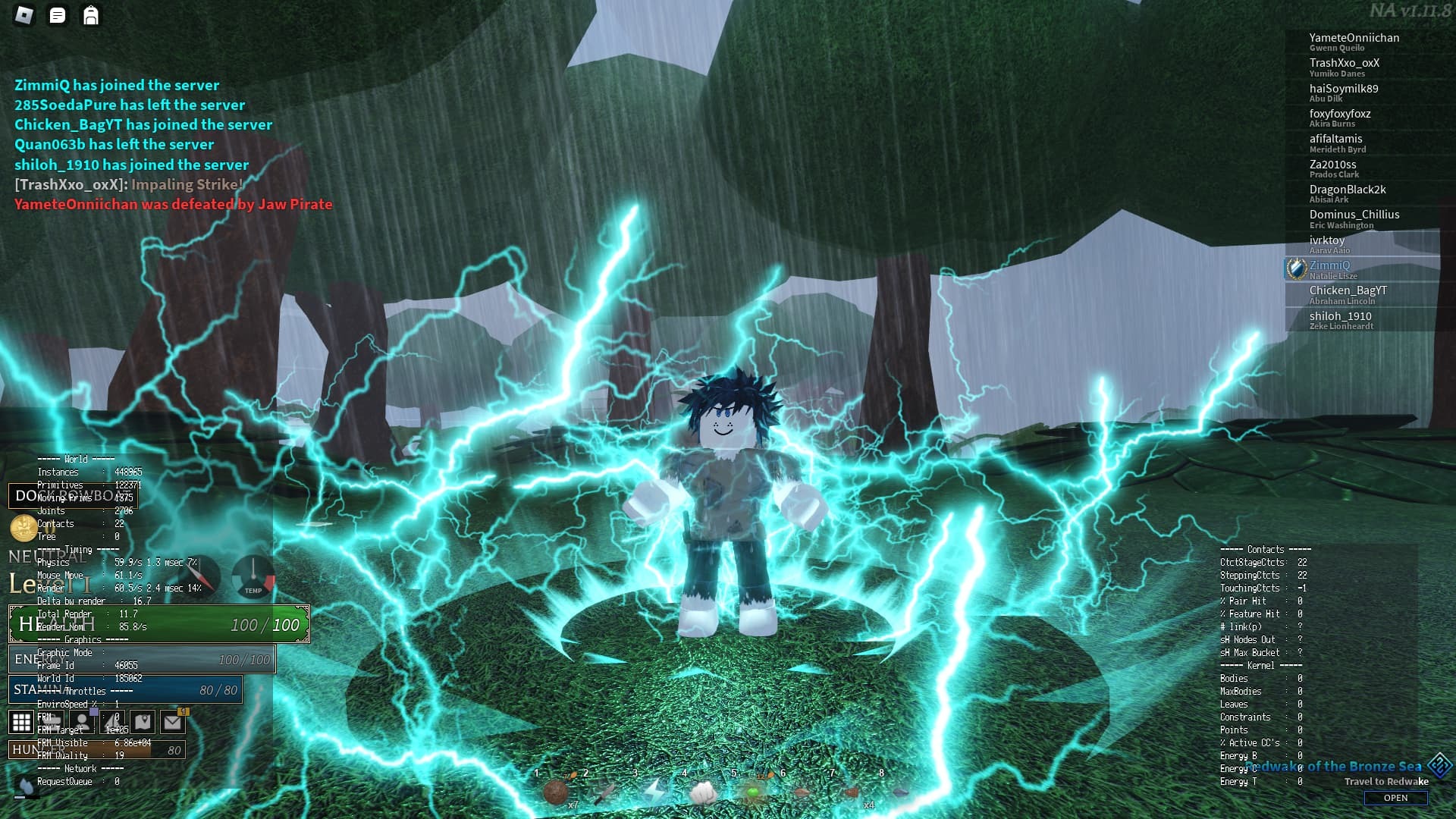Select the fist combat style in hotbar slot 4

702,793
